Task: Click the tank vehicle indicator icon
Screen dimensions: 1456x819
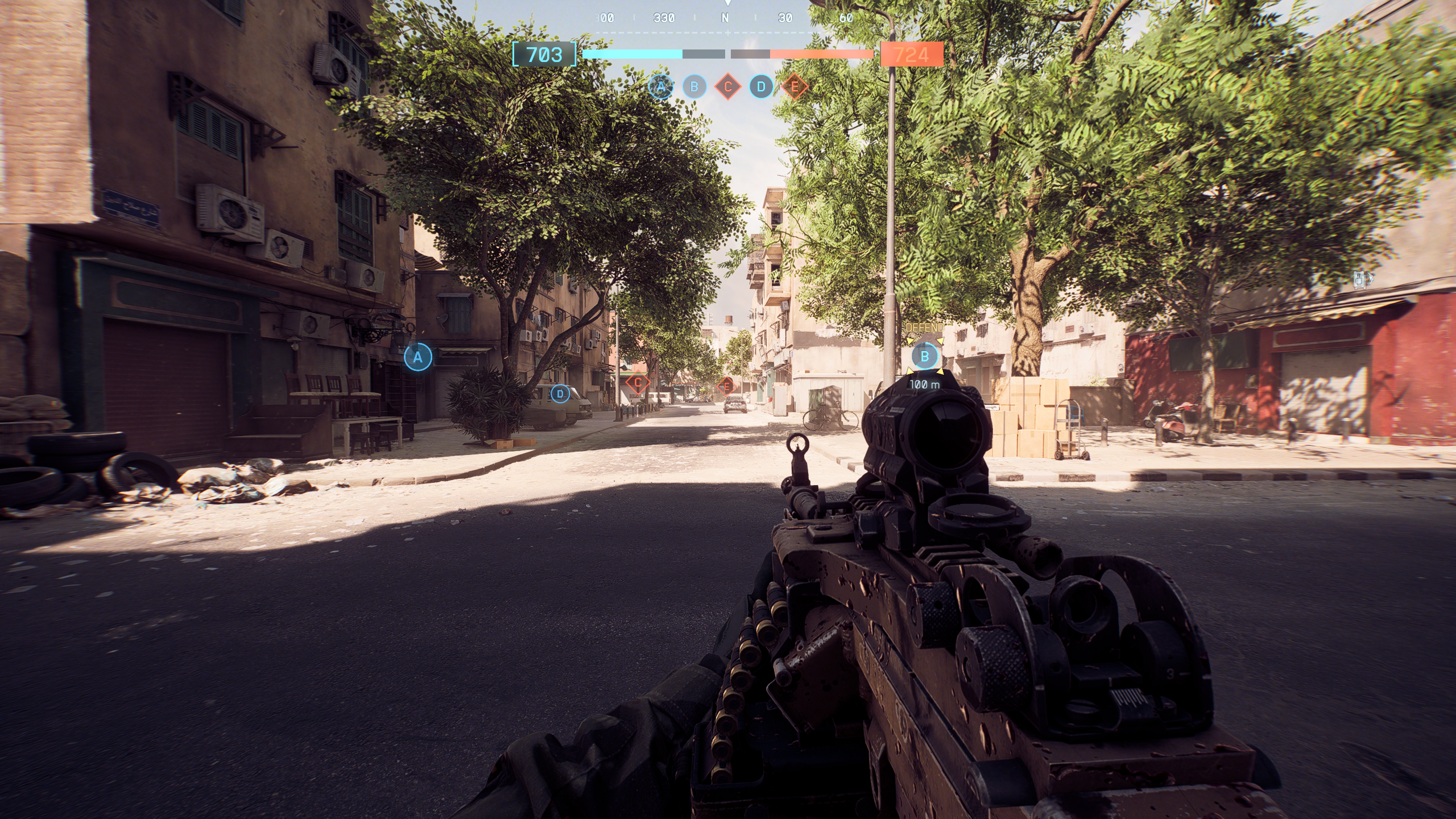Action: (x=1360, y=279)
